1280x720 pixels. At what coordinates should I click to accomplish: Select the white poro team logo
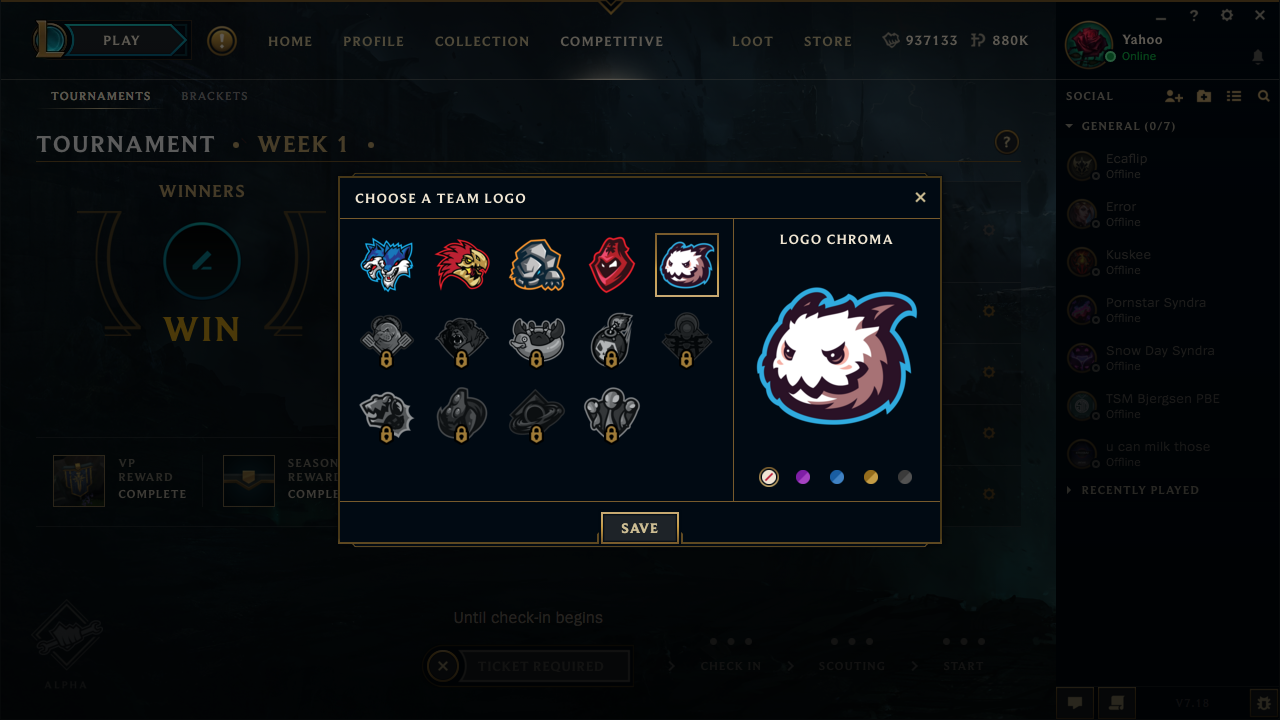click(x=686, y=264)
